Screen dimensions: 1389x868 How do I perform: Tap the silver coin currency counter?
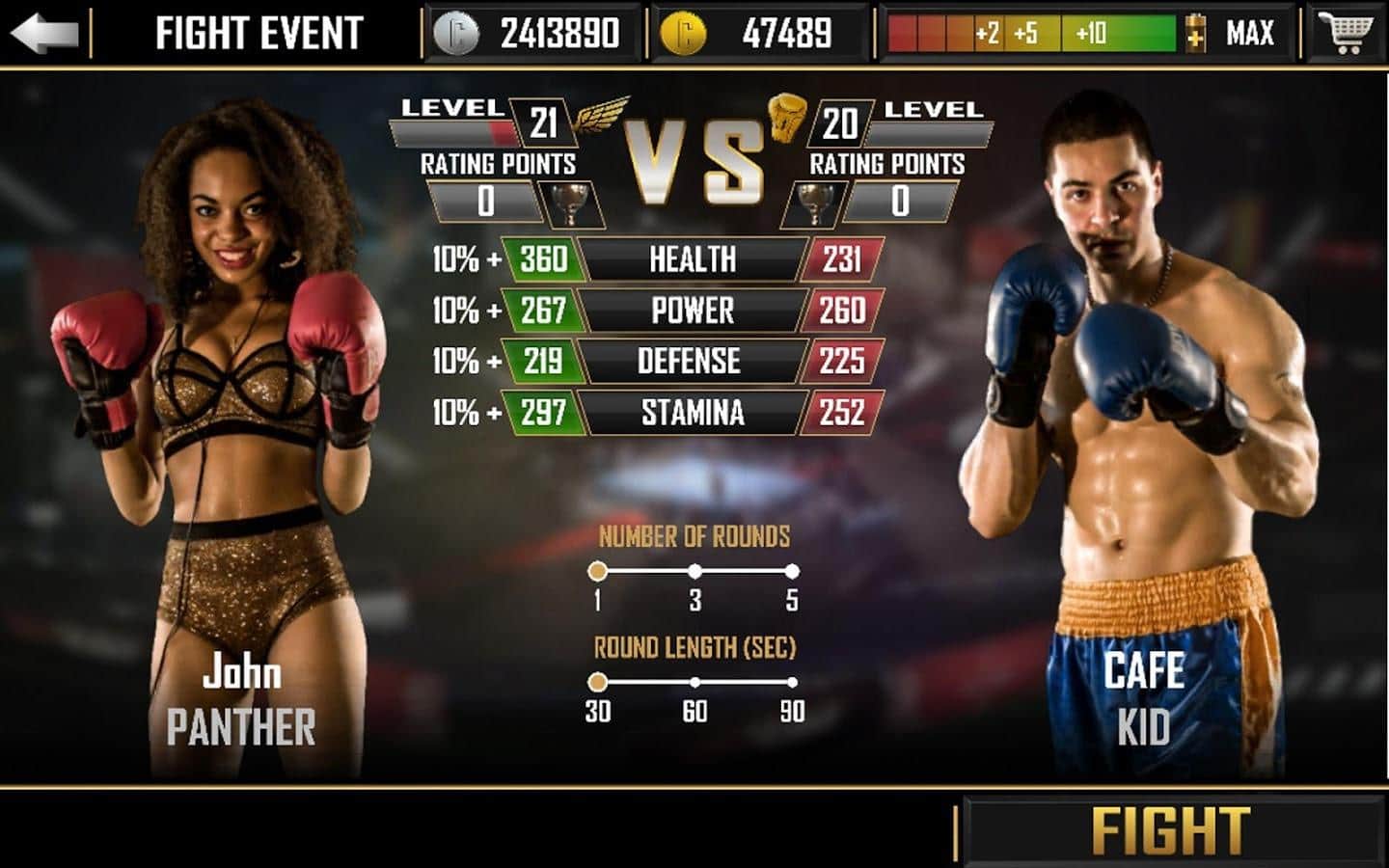pyautogui.click(x=529, y=34)
